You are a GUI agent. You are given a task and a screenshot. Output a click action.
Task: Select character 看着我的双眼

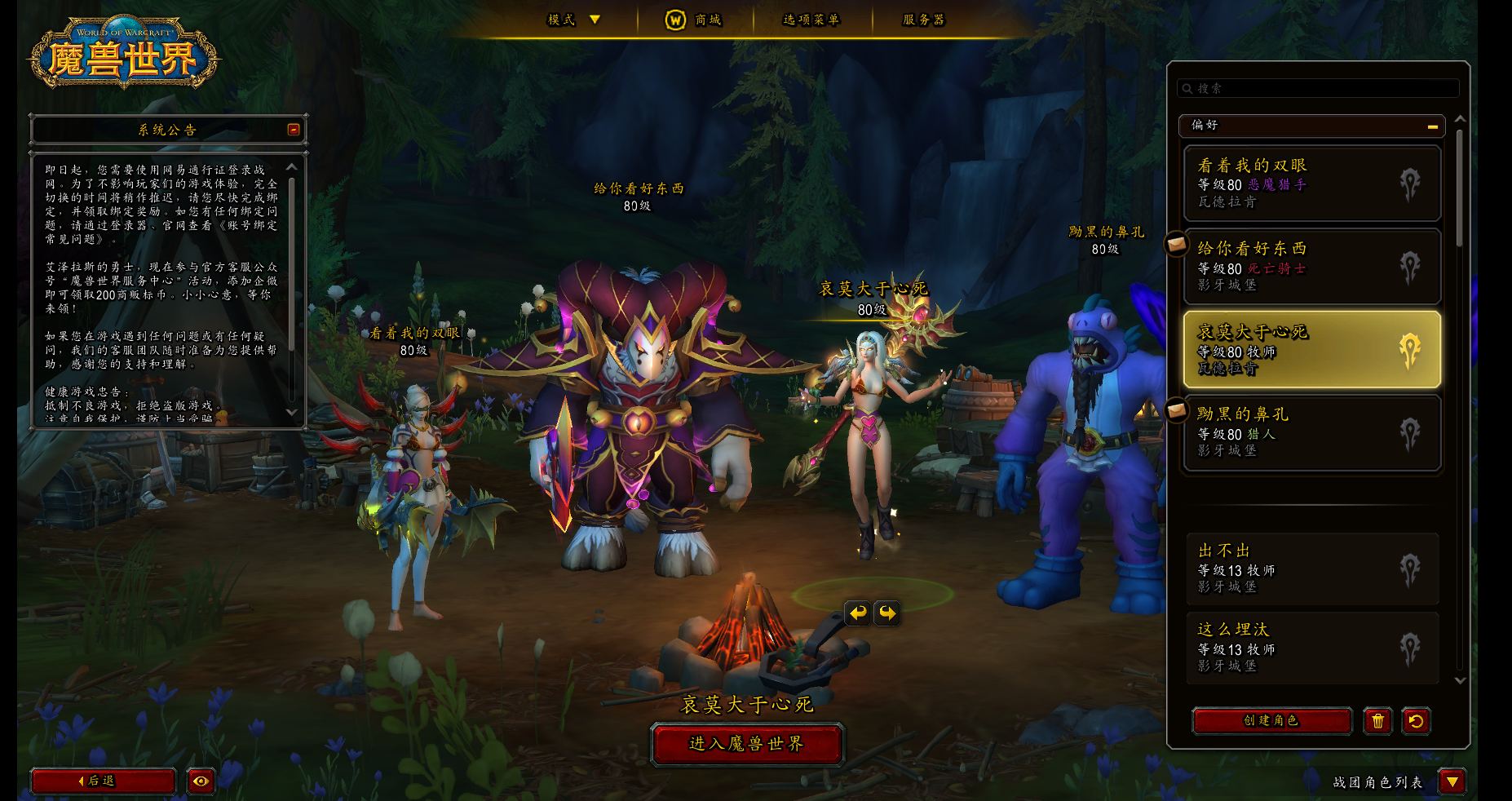1311,184
